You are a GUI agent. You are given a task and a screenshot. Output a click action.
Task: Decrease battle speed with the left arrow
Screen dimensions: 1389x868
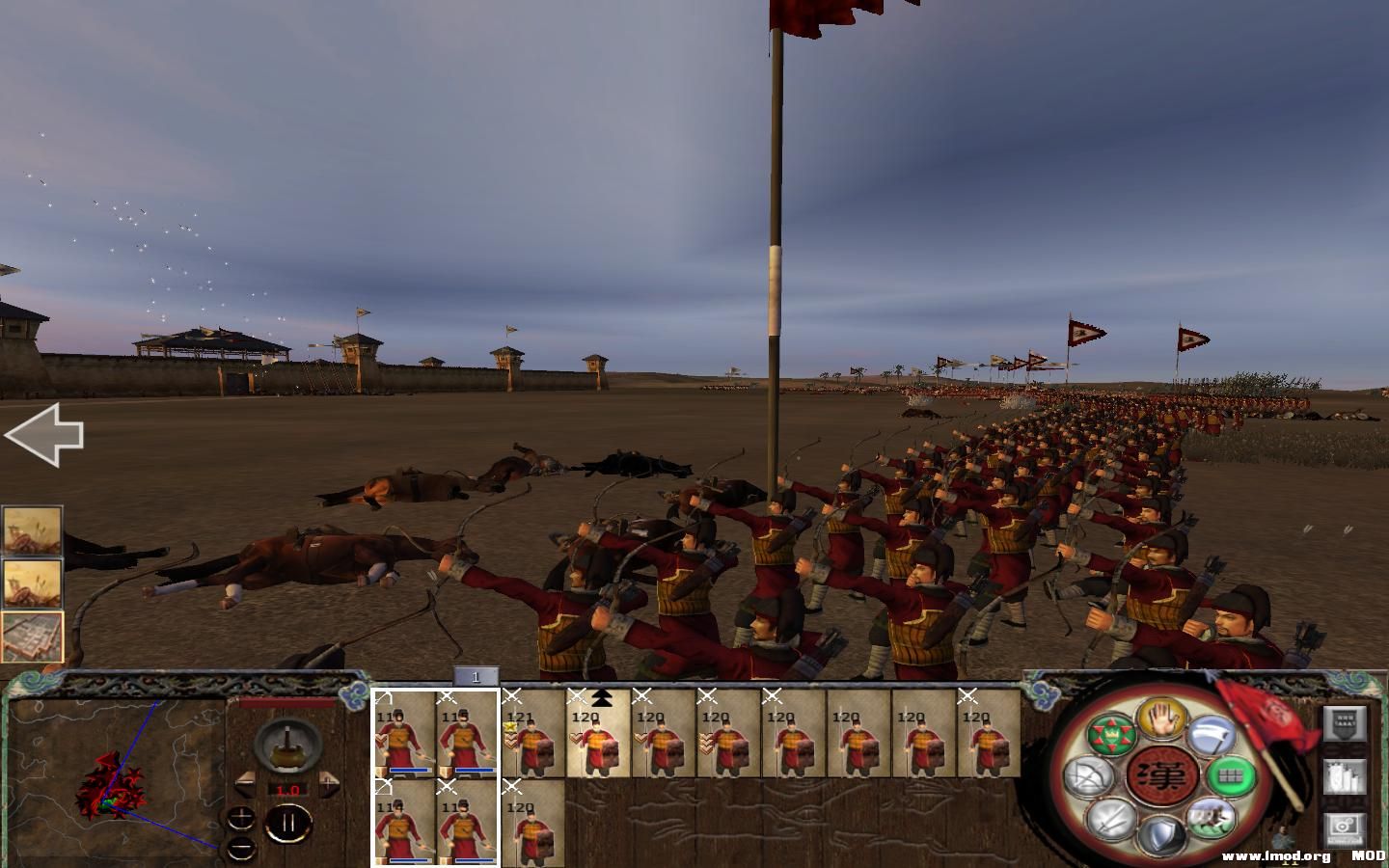(x=247, y=785)
